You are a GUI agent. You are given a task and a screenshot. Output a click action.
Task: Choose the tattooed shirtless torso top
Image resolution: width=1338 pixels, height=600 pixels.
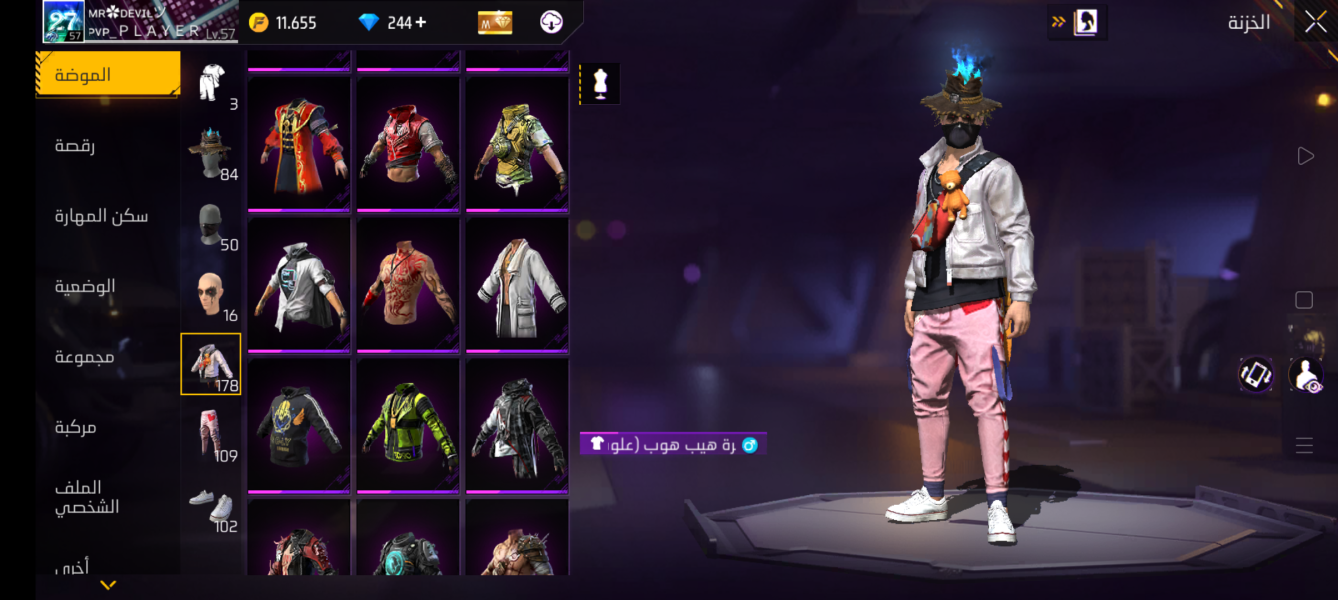pos(408,282)
